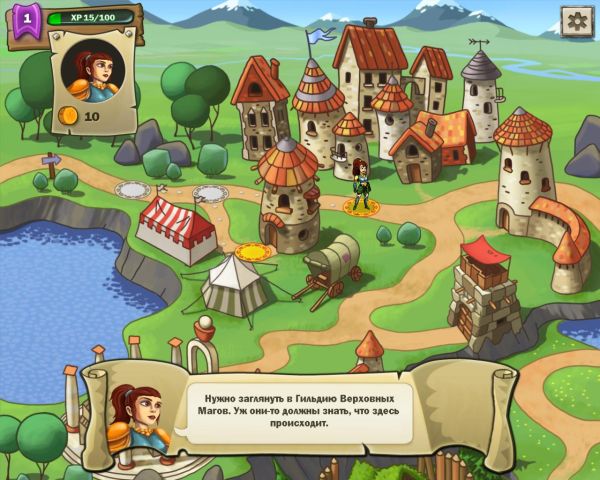Continue the dialogue on the parchment scroll

(x=301, y=409)
